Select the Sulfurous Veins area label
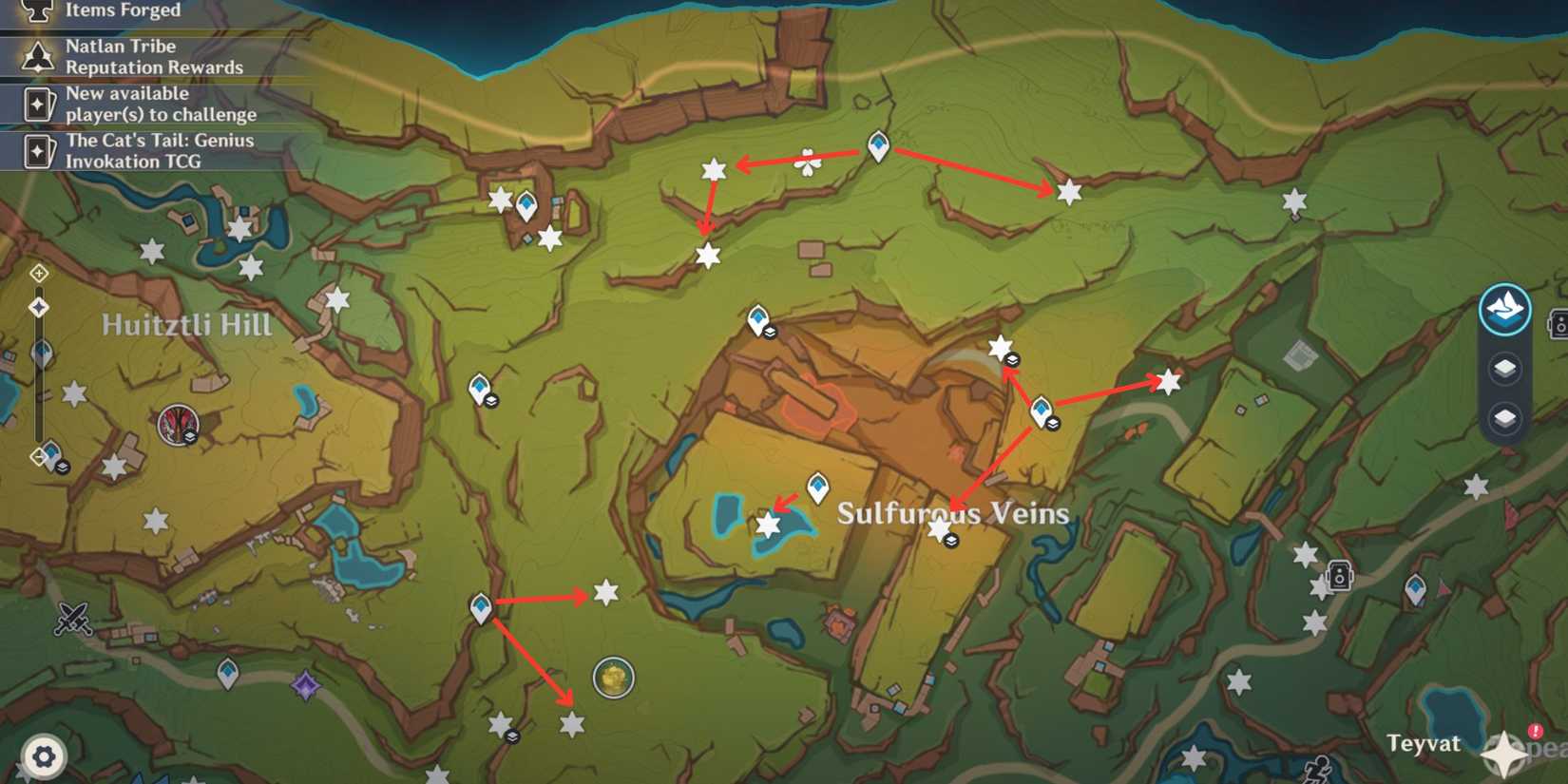1568x784 pixels. 953,513
